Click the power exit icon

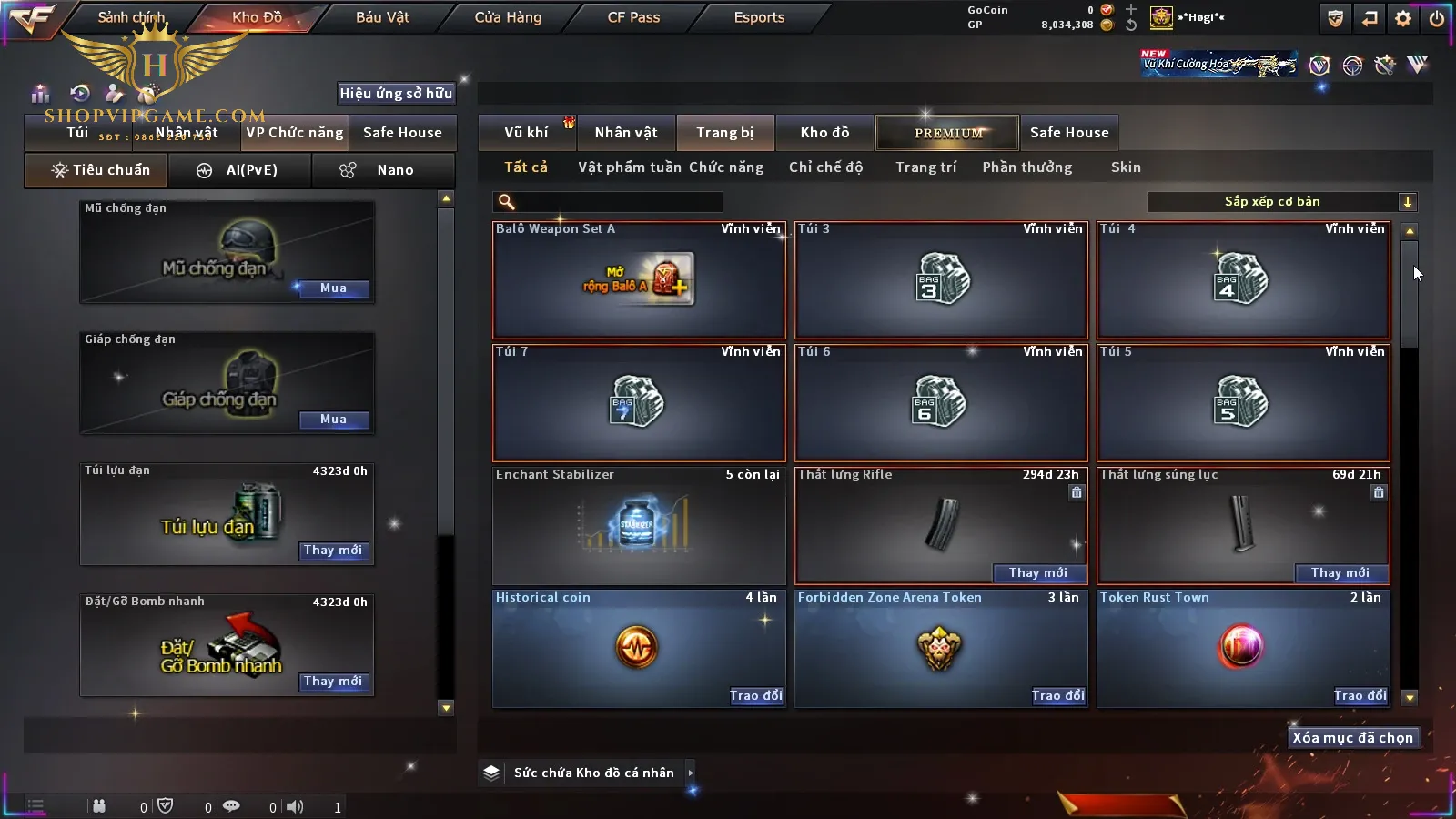[x=1437, y=18]
